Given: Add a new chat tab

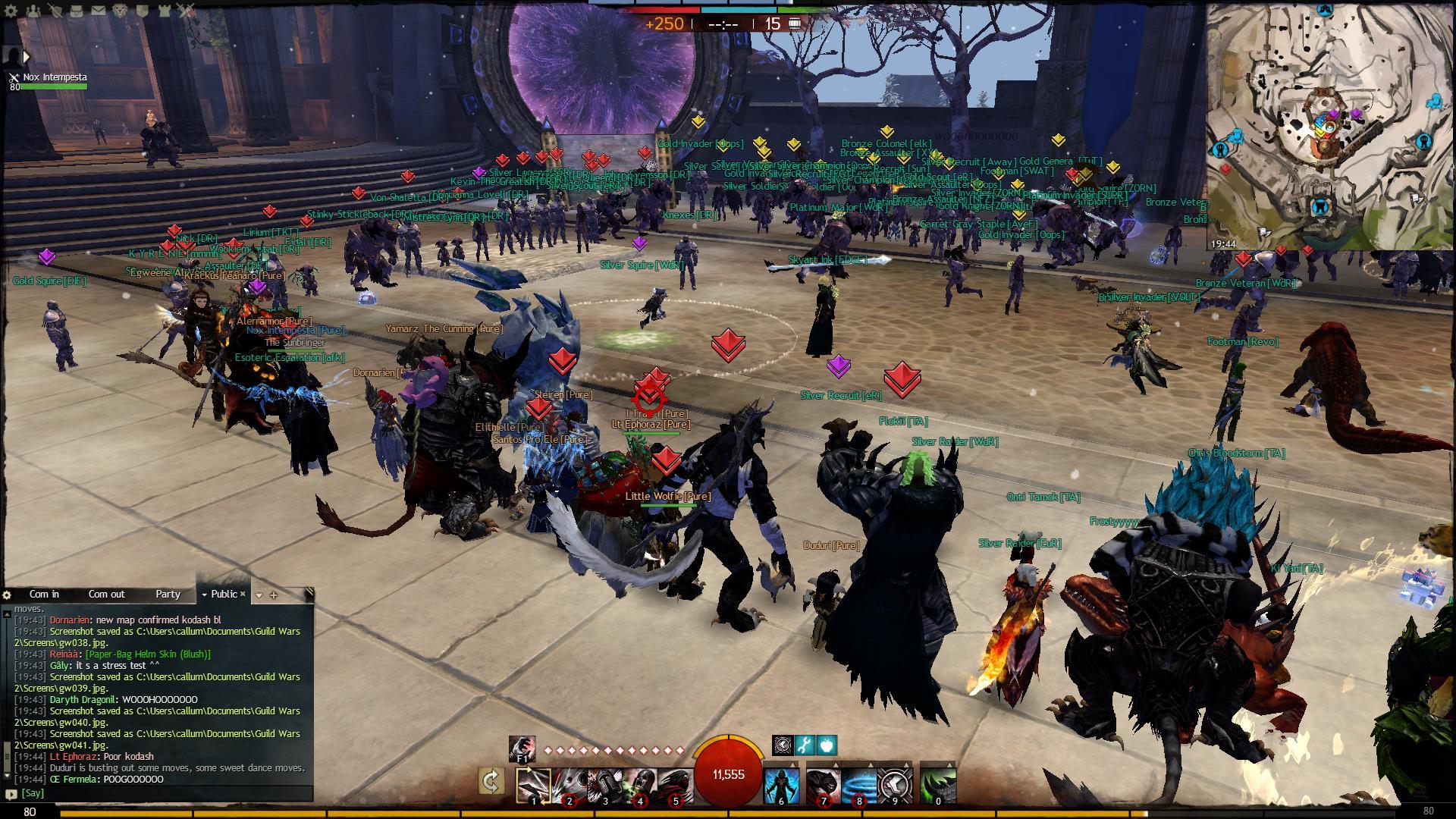Looking at the screenshot, I should (x=274, y=595).
